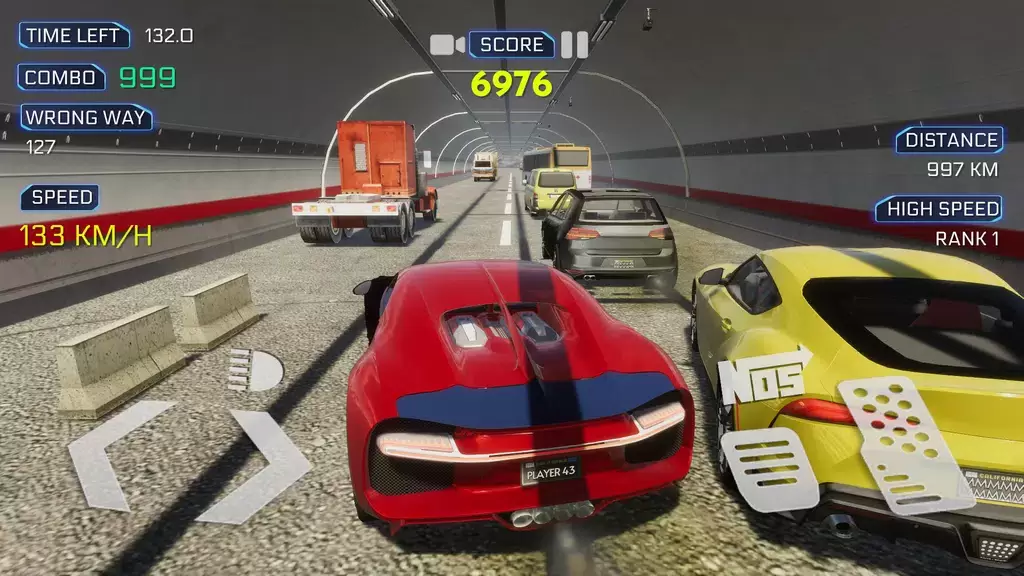Screen dimensions: 1024x576
Task: Switch the camera view with the camera icon
Action: (x=447, y=44)
